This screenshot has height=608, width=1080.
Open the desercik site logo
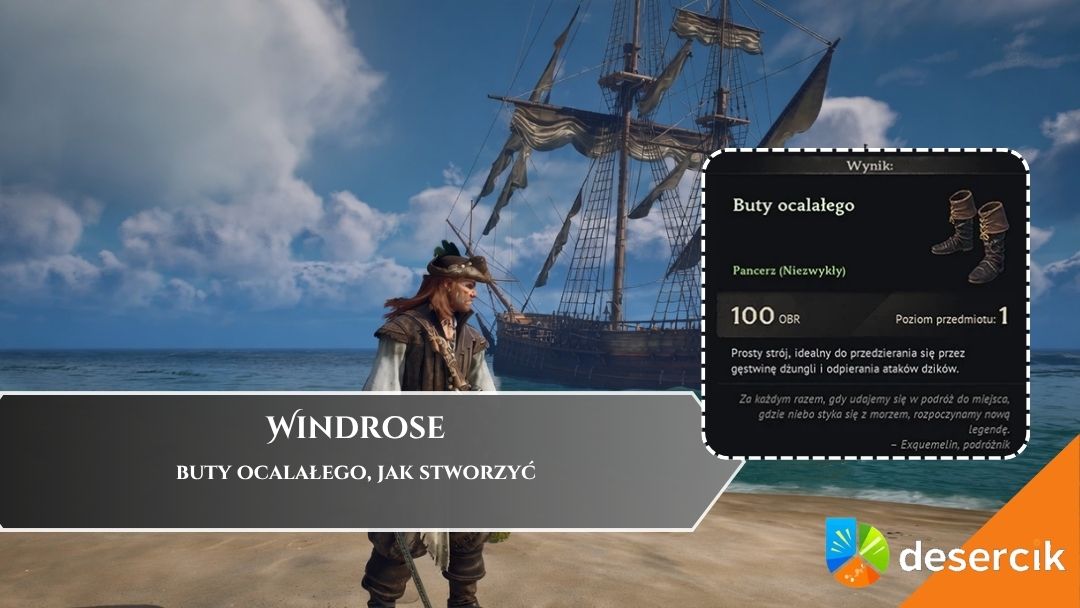coord(944,551)
